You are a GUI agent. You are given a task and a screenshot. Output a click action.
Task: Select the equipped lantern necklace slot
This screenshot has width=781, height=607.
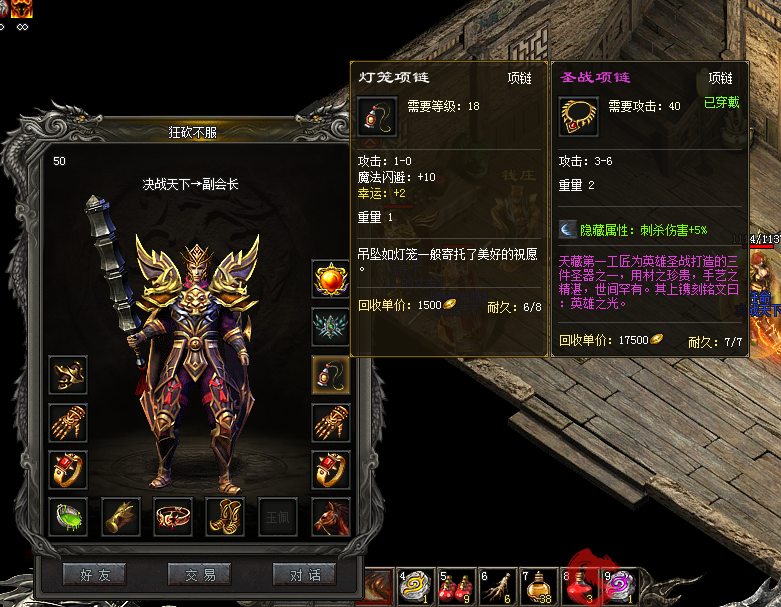pyautogui.click(x=330, y=375)
